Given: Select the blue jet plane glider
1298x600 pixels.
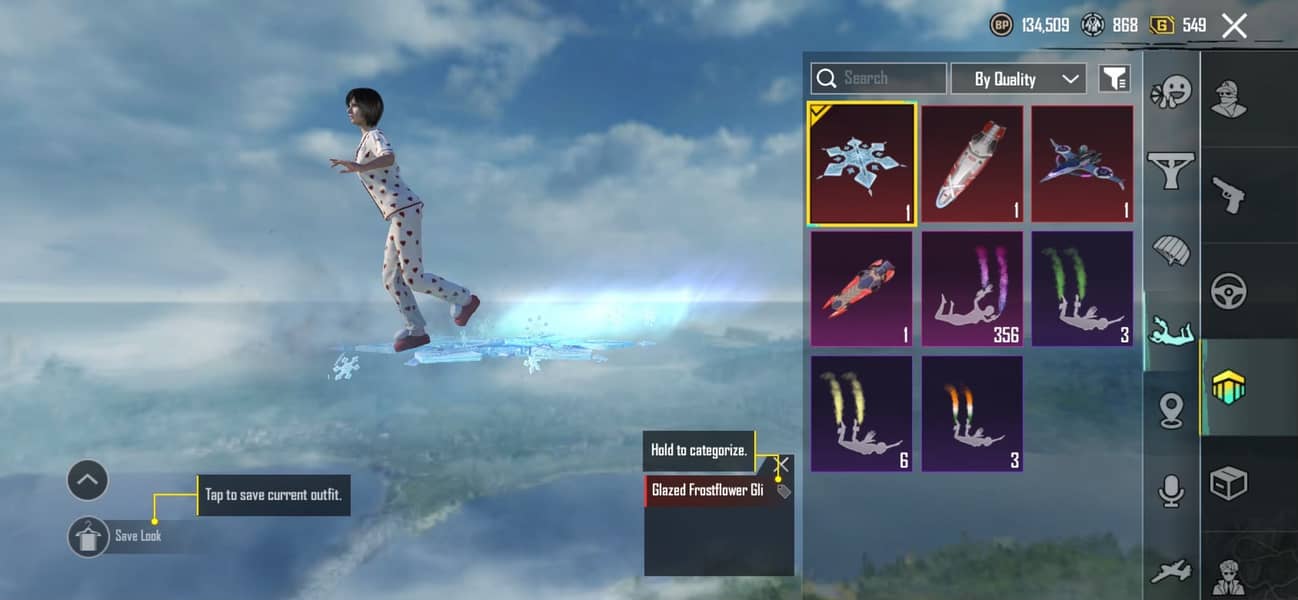Looking at the screenshot, I should [x=1082, y=164].
